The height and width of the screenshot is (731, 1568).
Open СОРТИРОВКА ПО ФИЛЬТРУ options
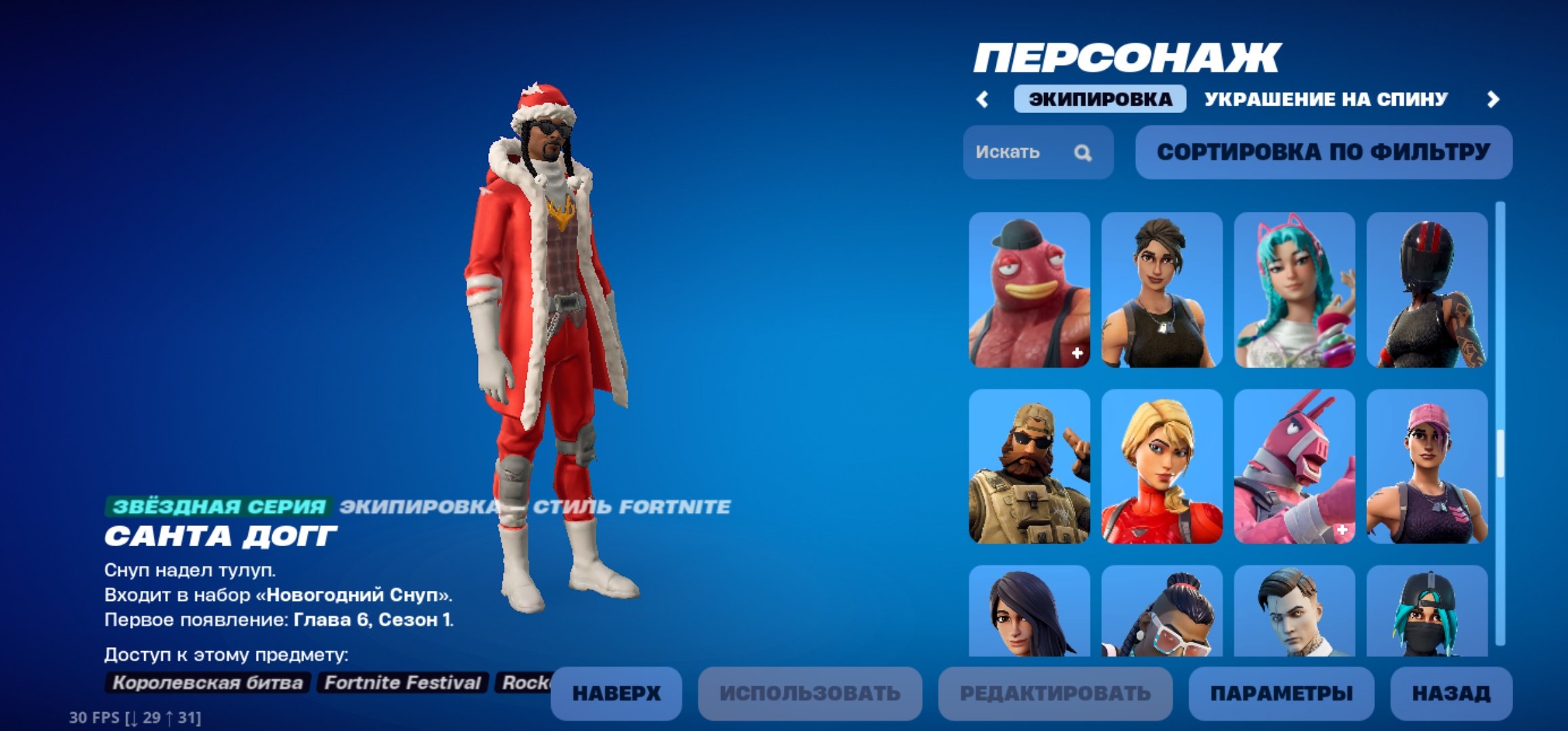coord(1324,153)
